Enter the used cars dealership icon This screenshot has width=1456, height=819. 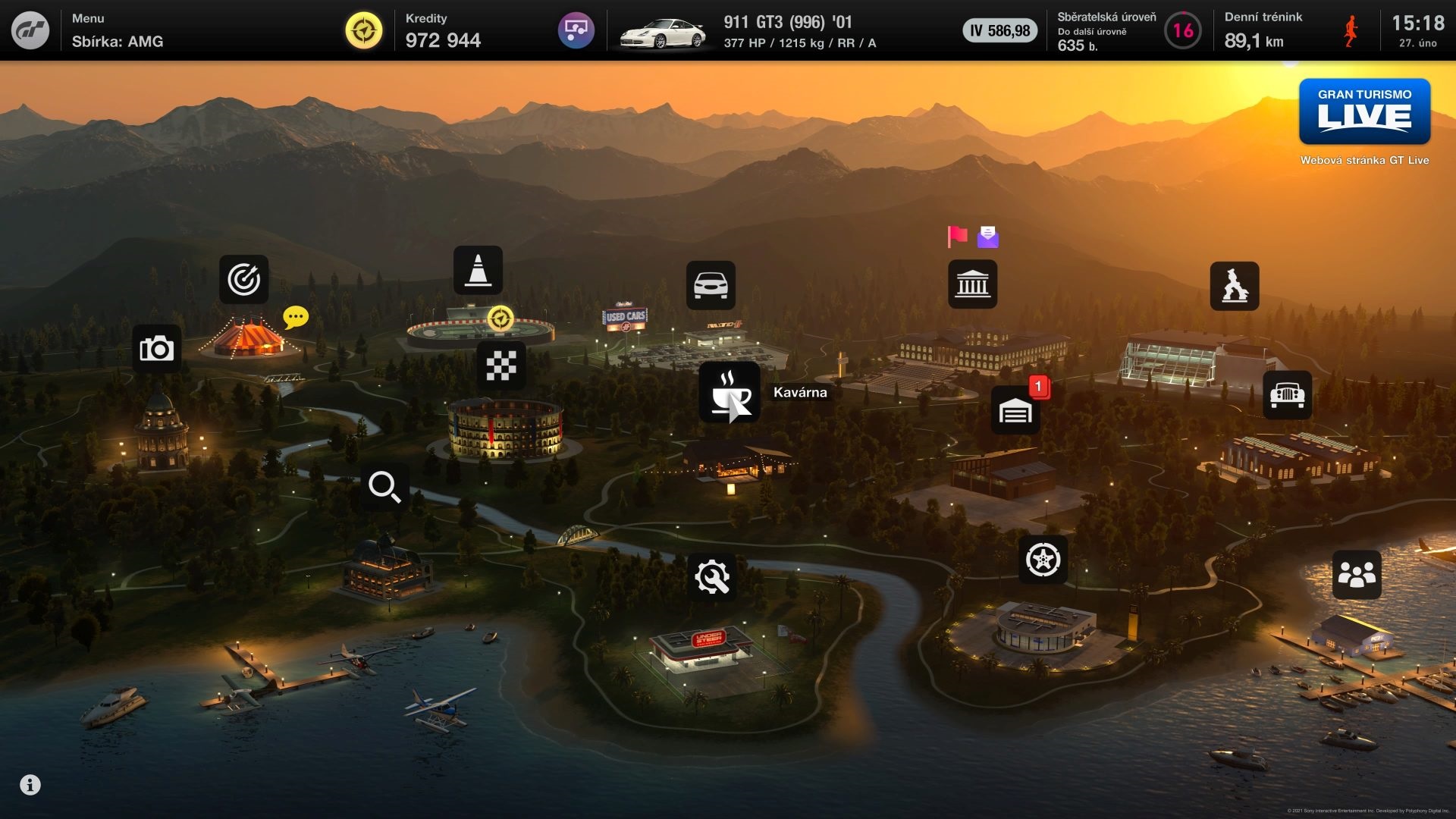(x=711, y=285)
